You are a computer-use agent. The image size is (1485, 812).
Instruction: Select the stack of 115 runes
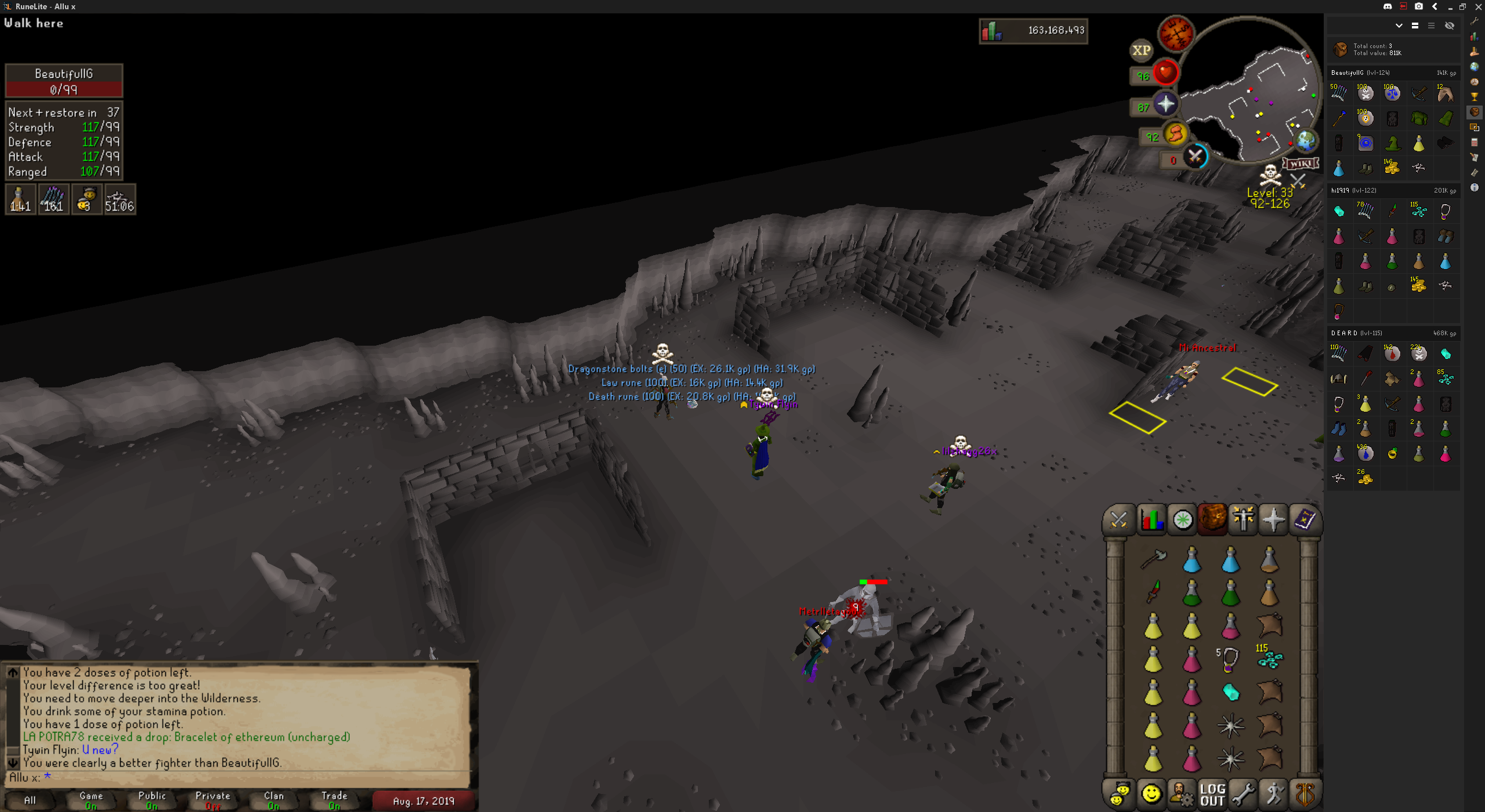[1270, 659]
